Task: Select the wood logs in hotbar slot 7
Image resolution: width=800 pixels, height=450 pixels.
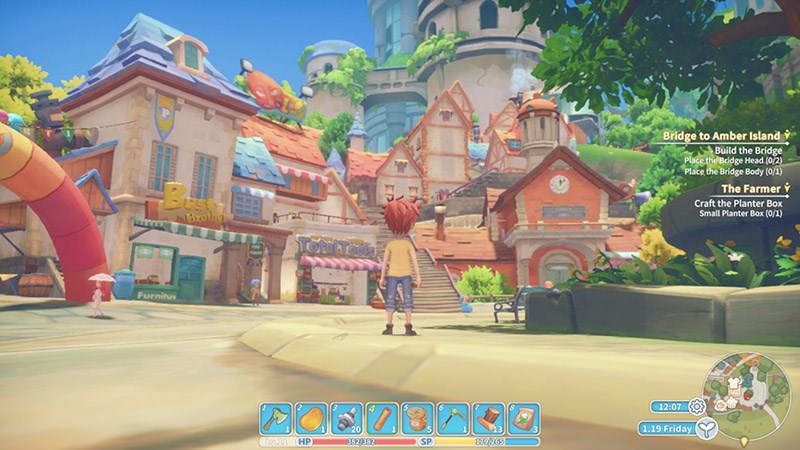Action: [487, 418]
